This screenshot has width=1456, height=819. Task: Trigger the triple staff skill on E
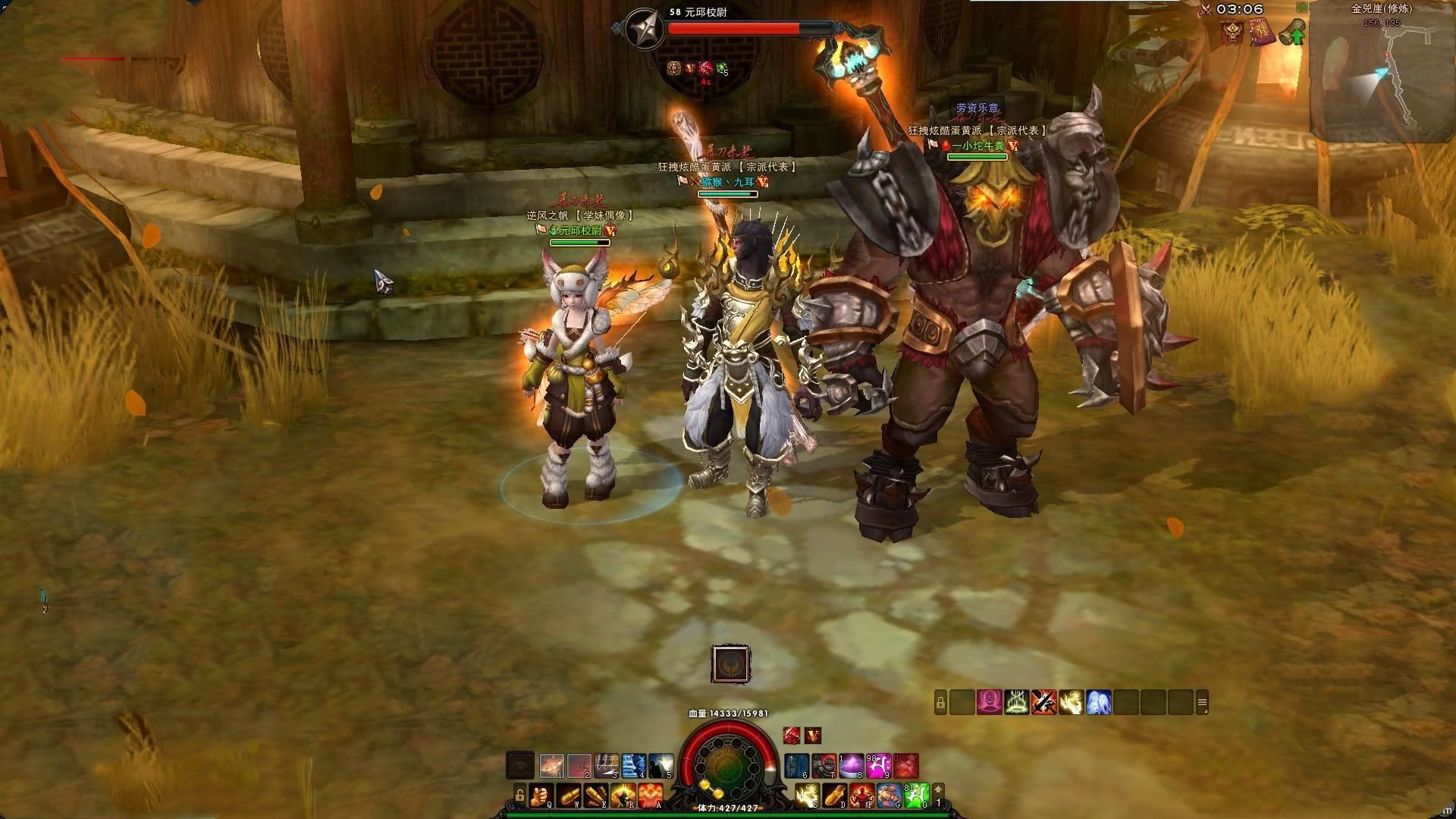pos(596,795)
